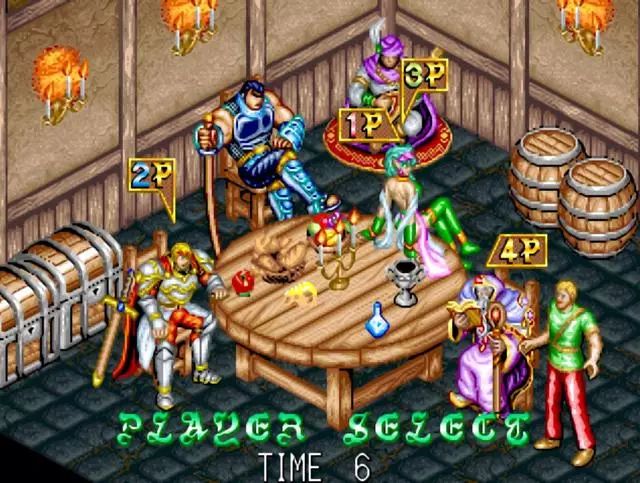Click the 3P player marker flag
640x483 pixels.
pos(424,75)
